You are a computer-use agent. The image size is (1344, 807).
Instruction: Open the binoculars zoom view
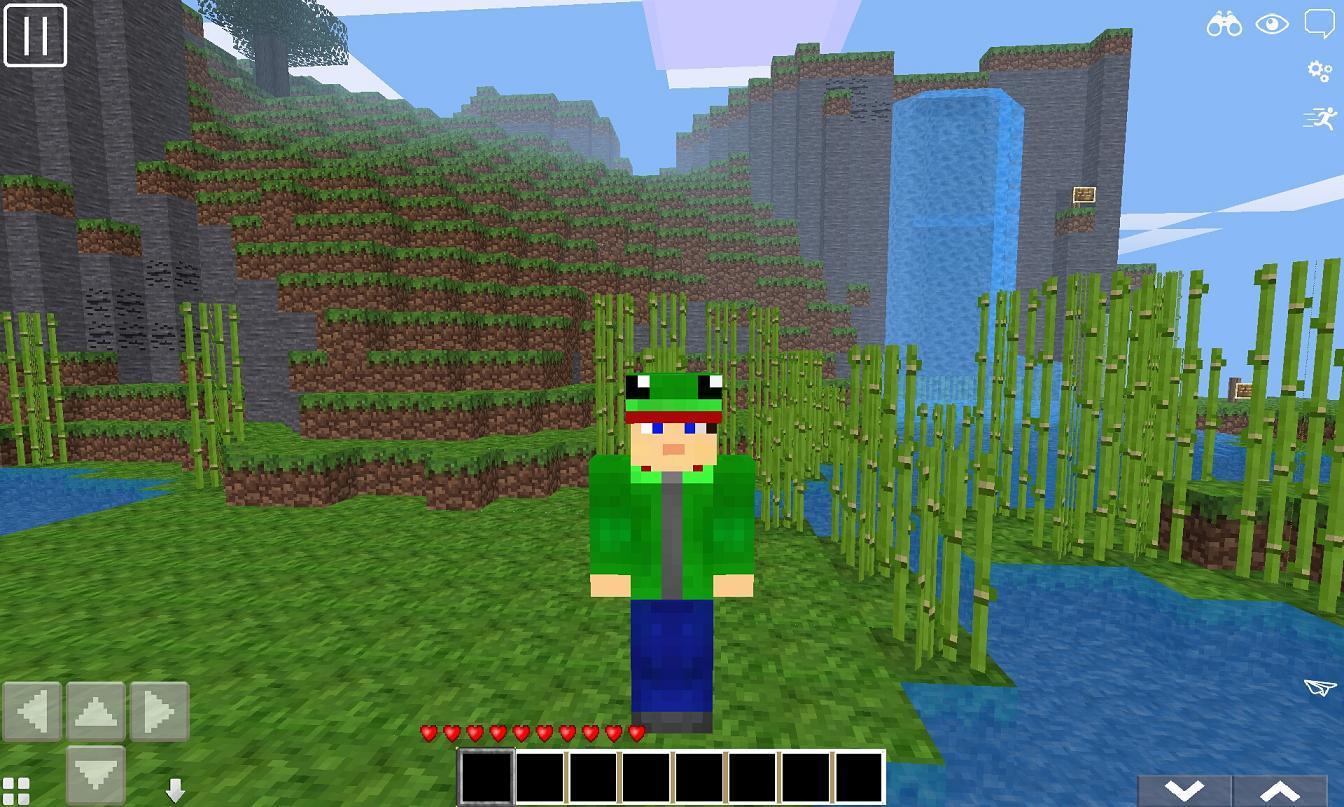tap(1224, 23)
